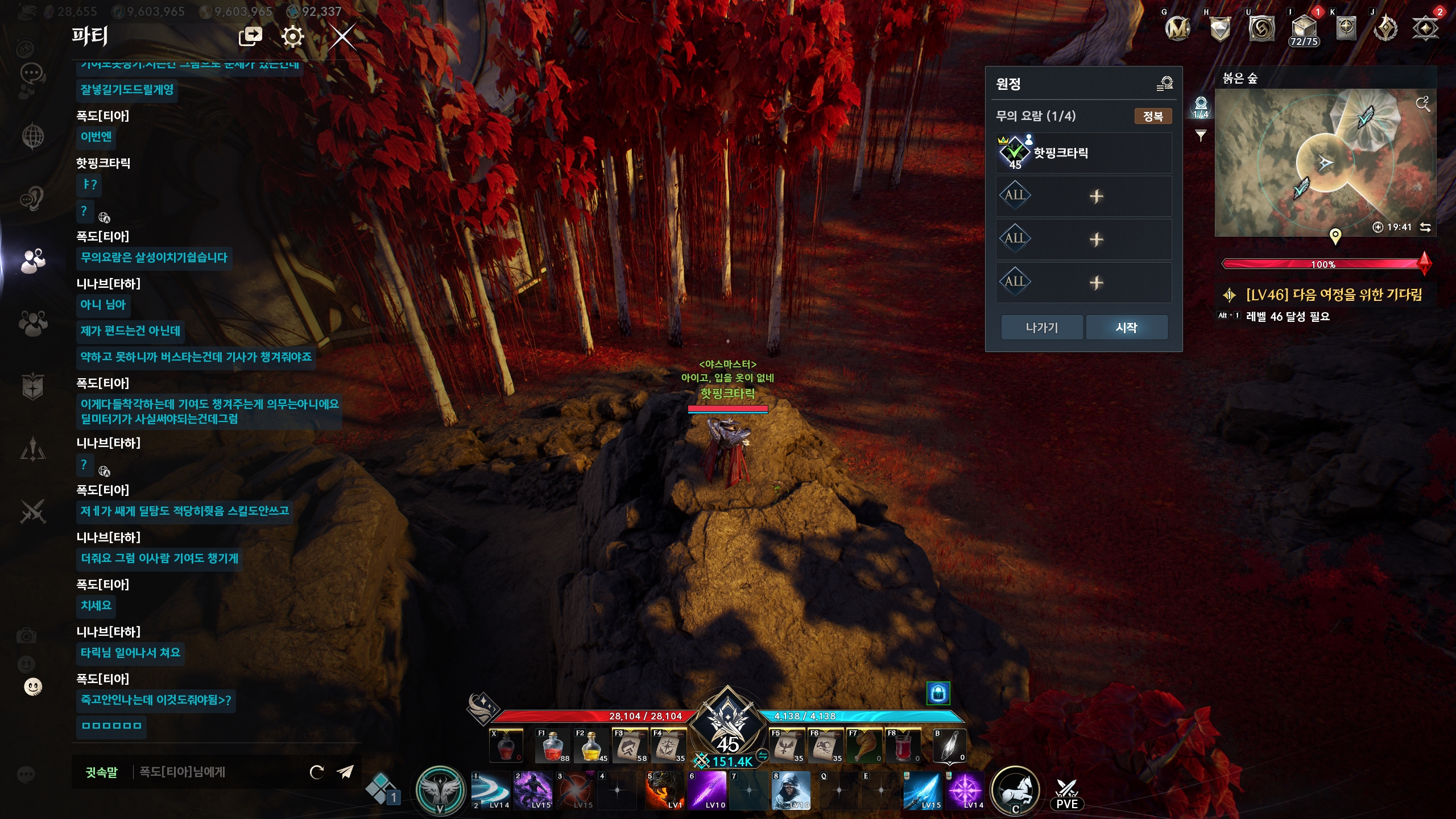Activate the mount horse icon
1456x819 pixels.
[x=1015, y=791]
